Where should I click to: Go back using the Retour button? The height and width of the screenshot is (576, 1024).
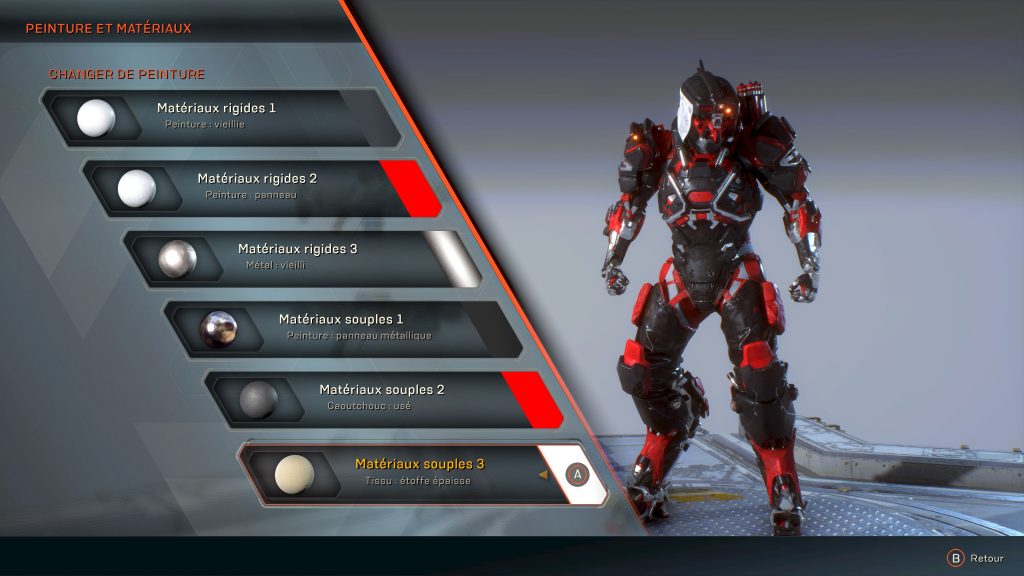pos(975,558)
